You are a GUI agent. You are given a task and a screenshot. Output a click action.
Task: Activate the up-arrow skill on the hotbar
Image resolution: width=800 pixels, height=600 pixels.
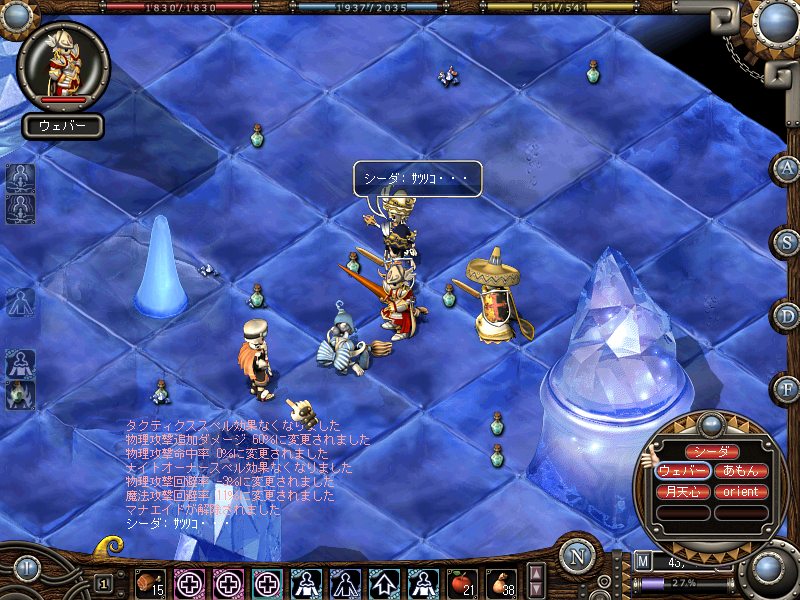384,582
